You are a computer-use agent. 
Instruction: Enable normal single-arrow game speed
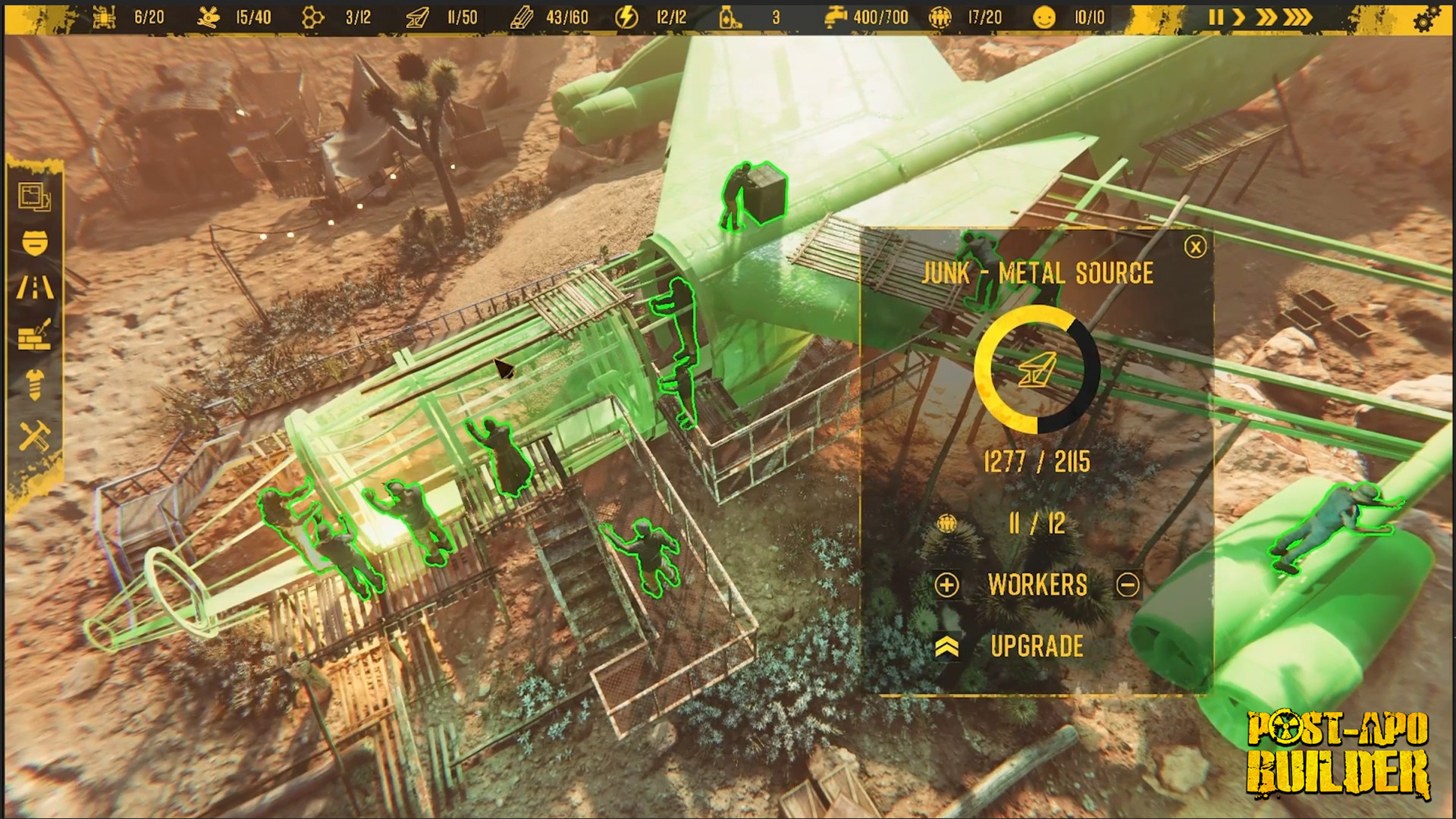tap(1239, 17)
